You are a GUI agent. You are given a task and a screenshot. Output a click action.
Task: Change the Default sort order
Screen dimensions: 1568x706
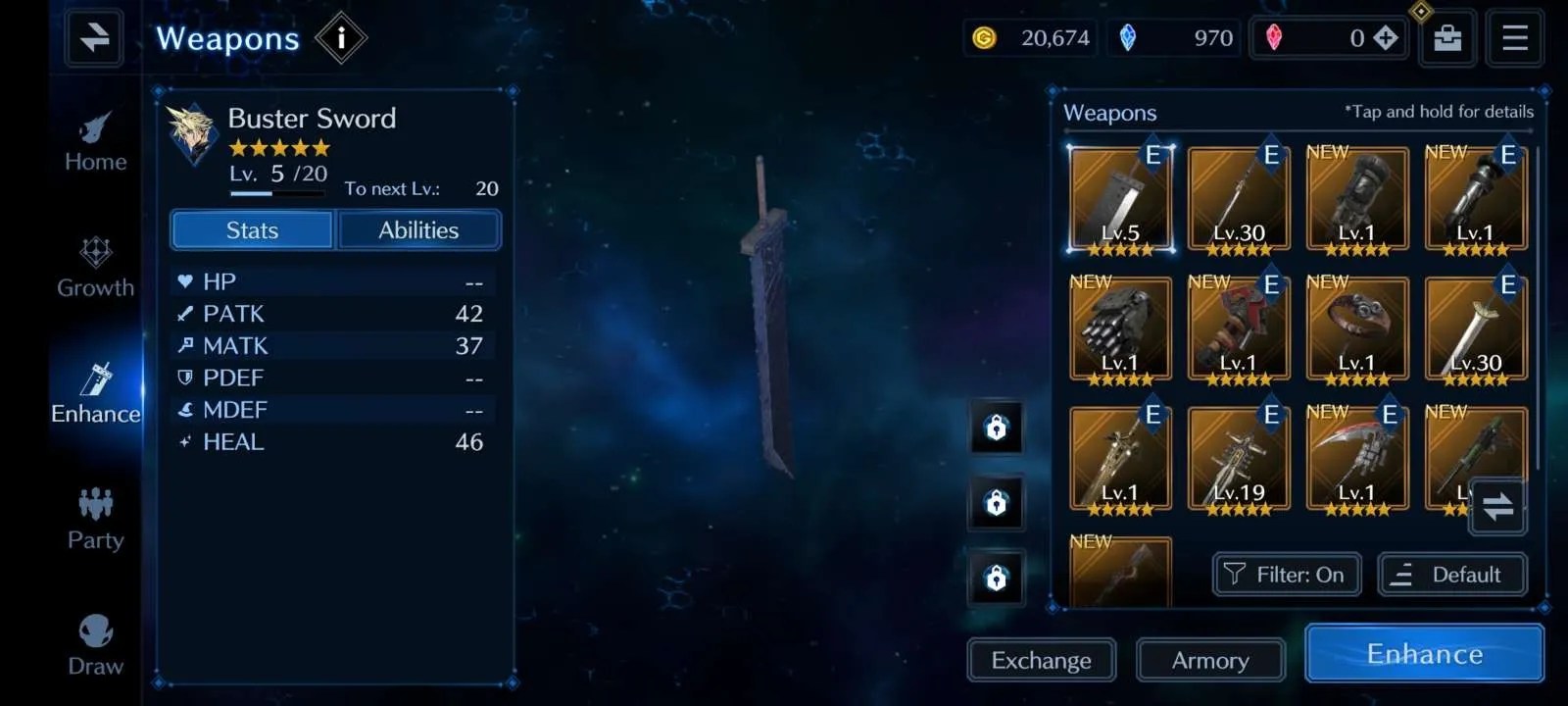click(1452, 575)
